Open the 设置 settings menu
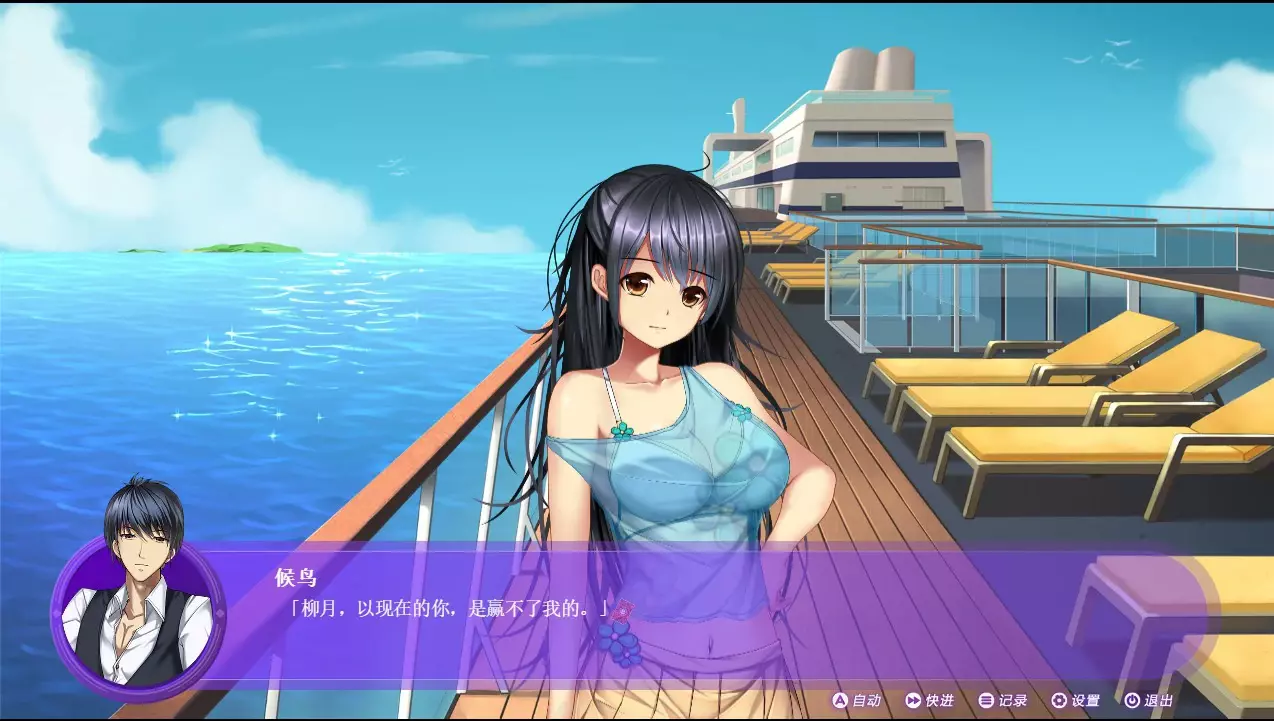The image size is (1274, 721). [x=1076, y=700]
